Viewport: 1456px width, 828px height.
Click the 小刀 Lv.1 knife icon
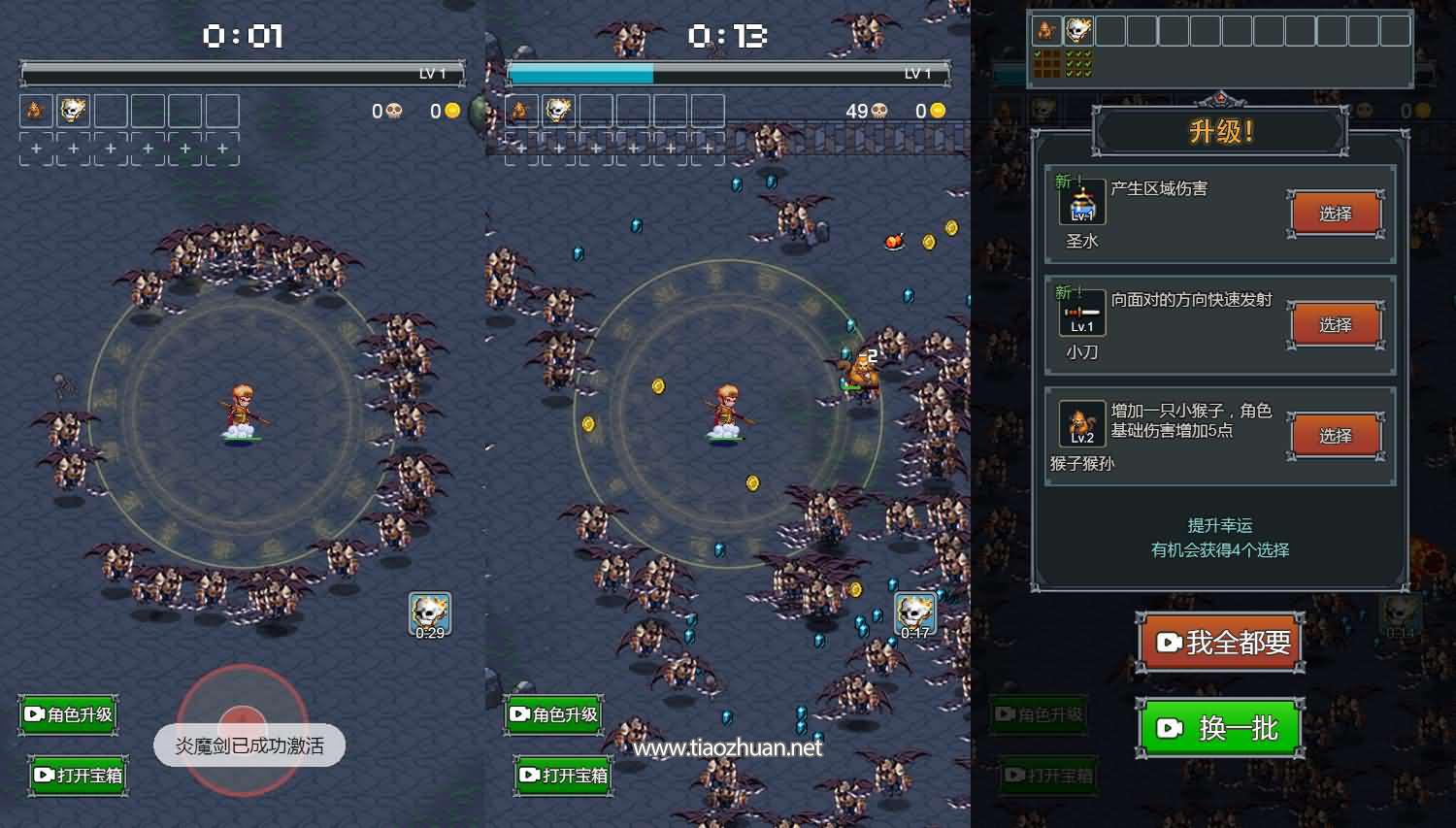point(1082,314)
